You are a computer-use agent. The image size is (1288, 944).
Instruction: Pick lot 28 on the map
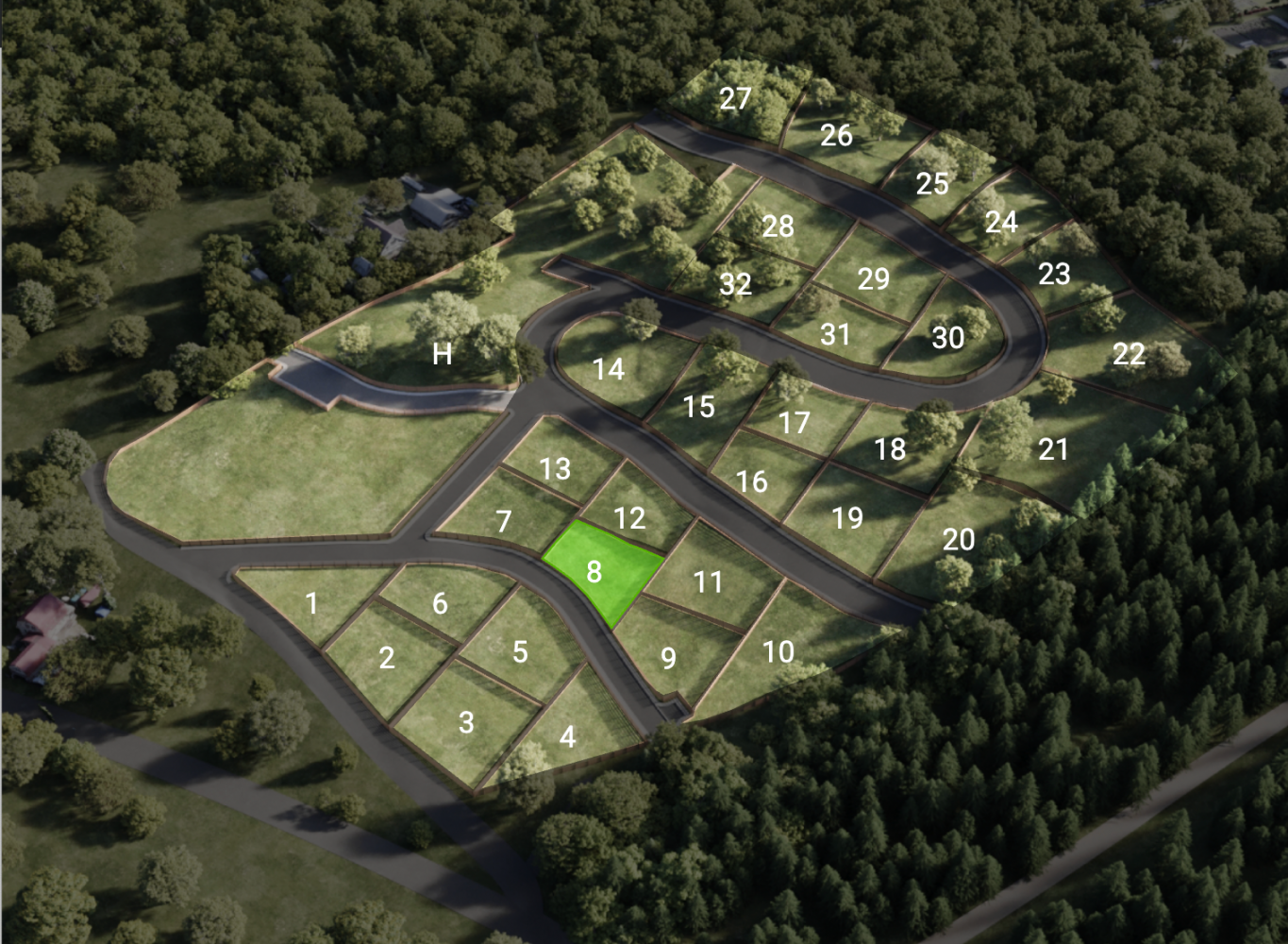click(x=778, y=227)
